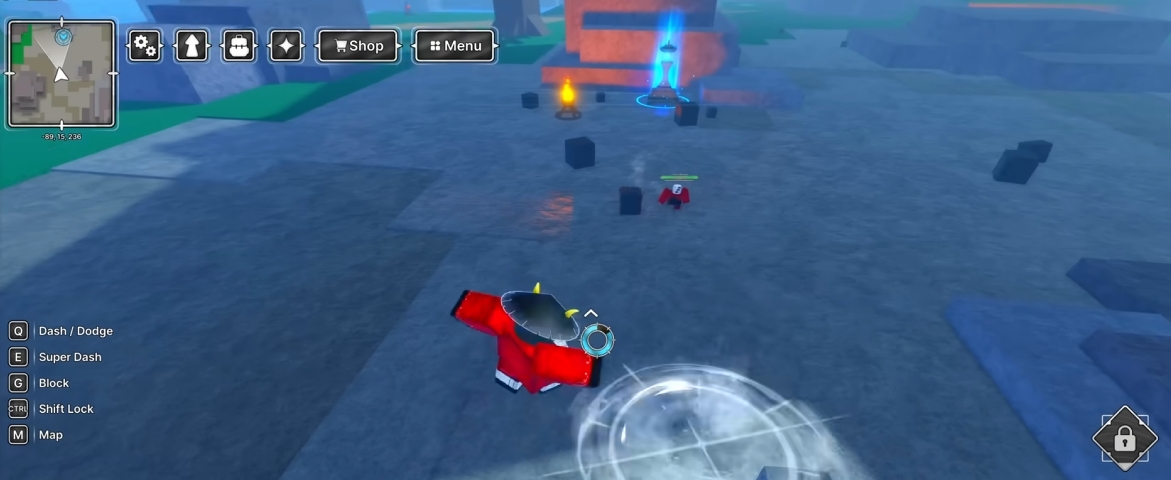This screenshot has width=1171, height=480.
Task: Select the four-point star icon
Action: click(x=286, y=46)
